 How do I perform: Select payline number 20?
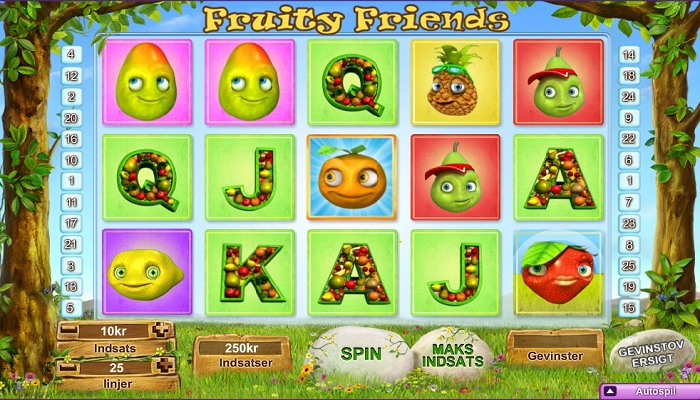(72, 118)
